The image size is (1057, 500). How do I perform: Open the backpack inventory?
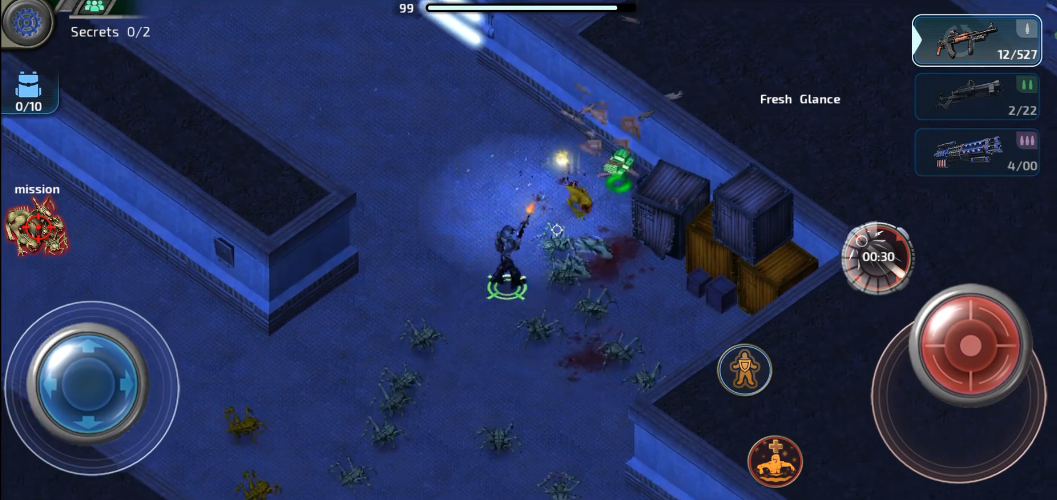coord(28,91)
